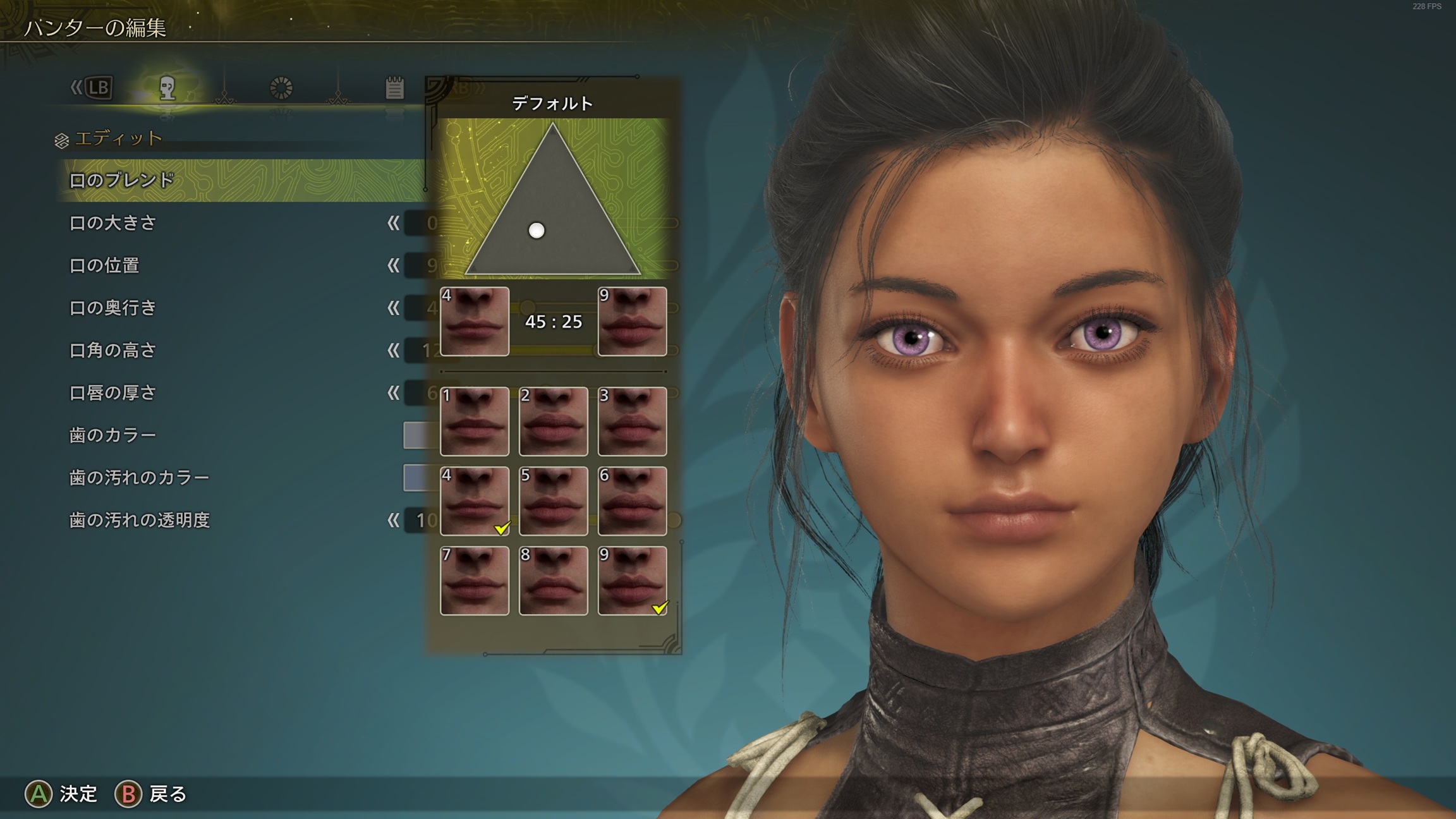Image resolution: width=1456 pixels, height=819 pixels.
Task: Select 歯の汚れのカラー entry
Action: pos(139,477)
